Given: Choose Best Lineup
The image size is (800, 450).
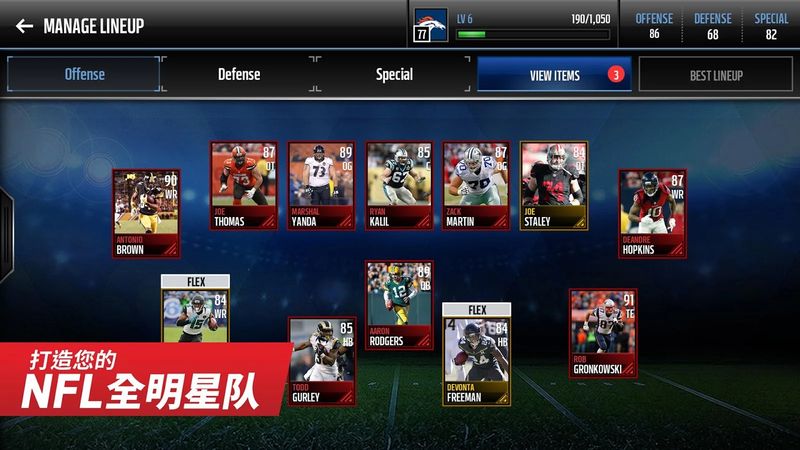Looking at the screenshot, I should pyautogui.click(x=715, y=75).
